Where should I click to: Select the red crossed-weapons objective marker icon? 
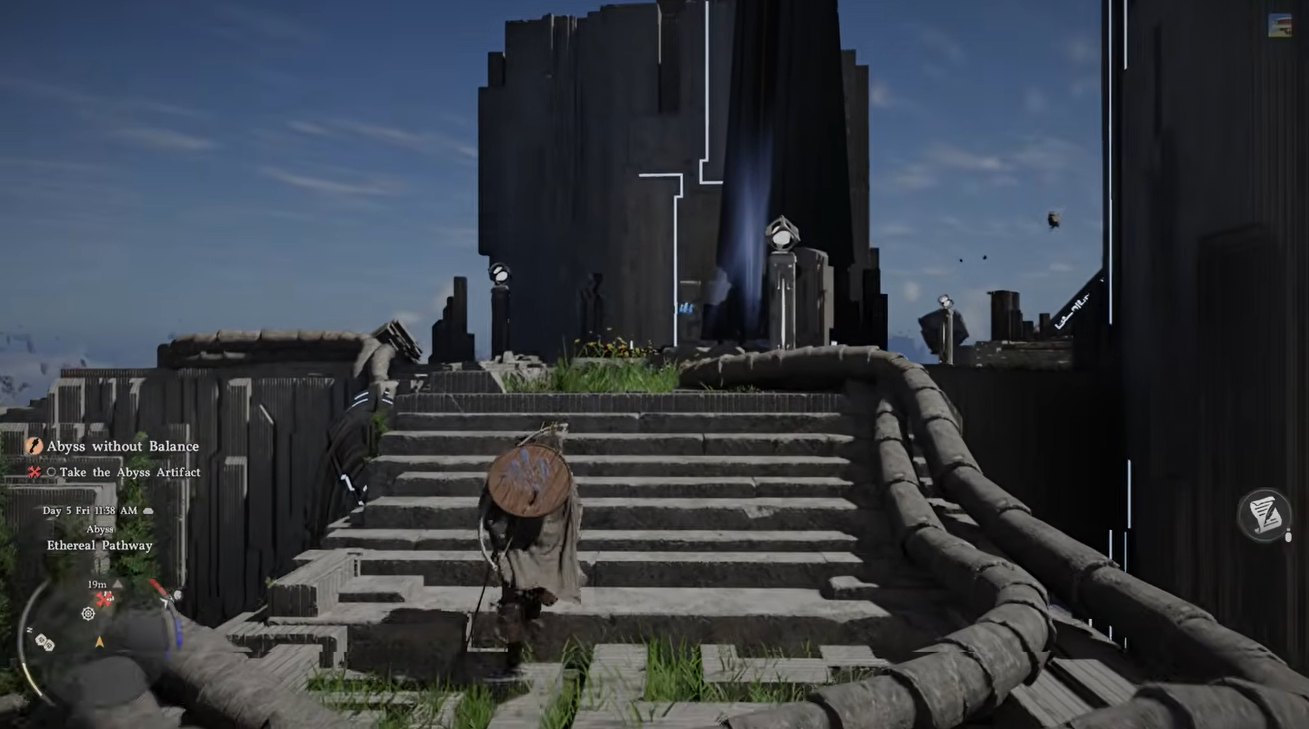[x=32, y=472]
